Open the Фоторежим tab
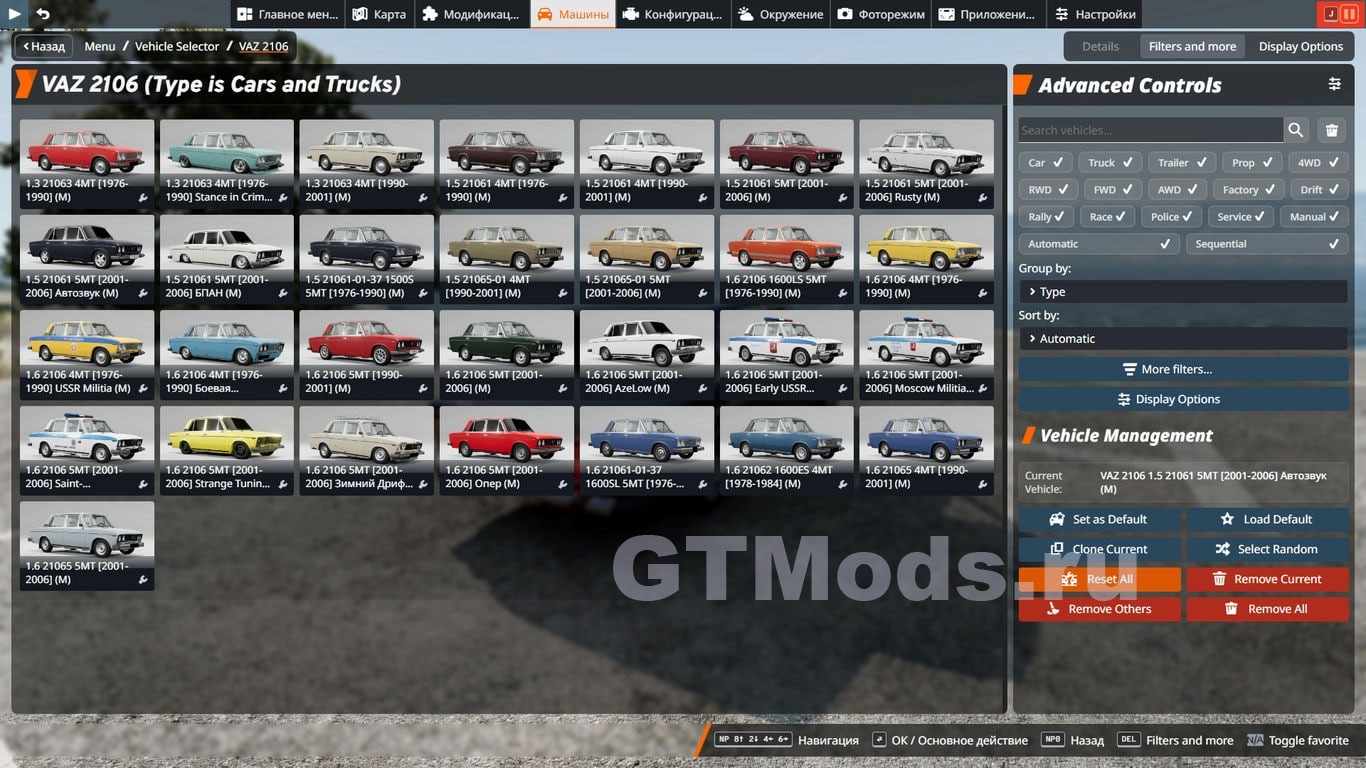This screenshot has height=768, width=1366. (x=882, y=14)
